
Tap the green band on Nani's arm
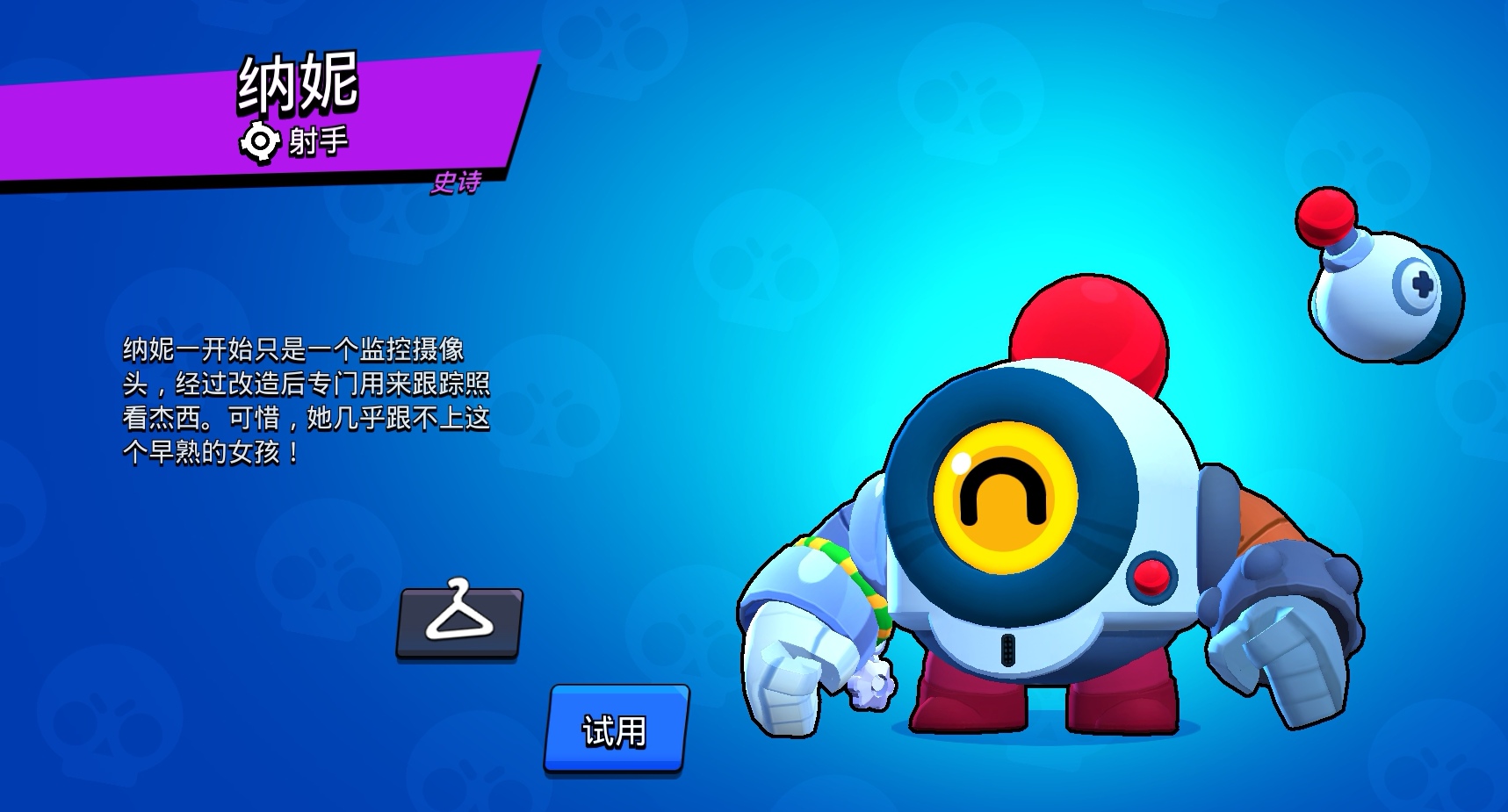tap(848, 568)
